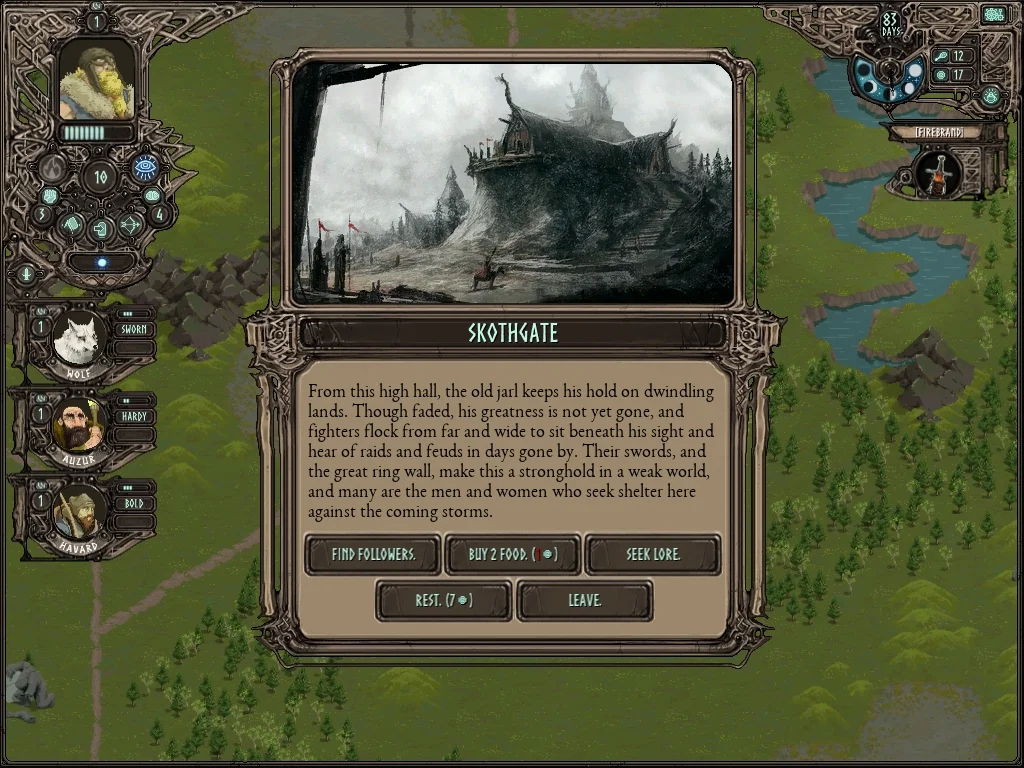Image resolution: width=1024 pixels, height=768 pixels.
Task: Activate the glowing eye ability icon
Action: [x=146, y=167]
